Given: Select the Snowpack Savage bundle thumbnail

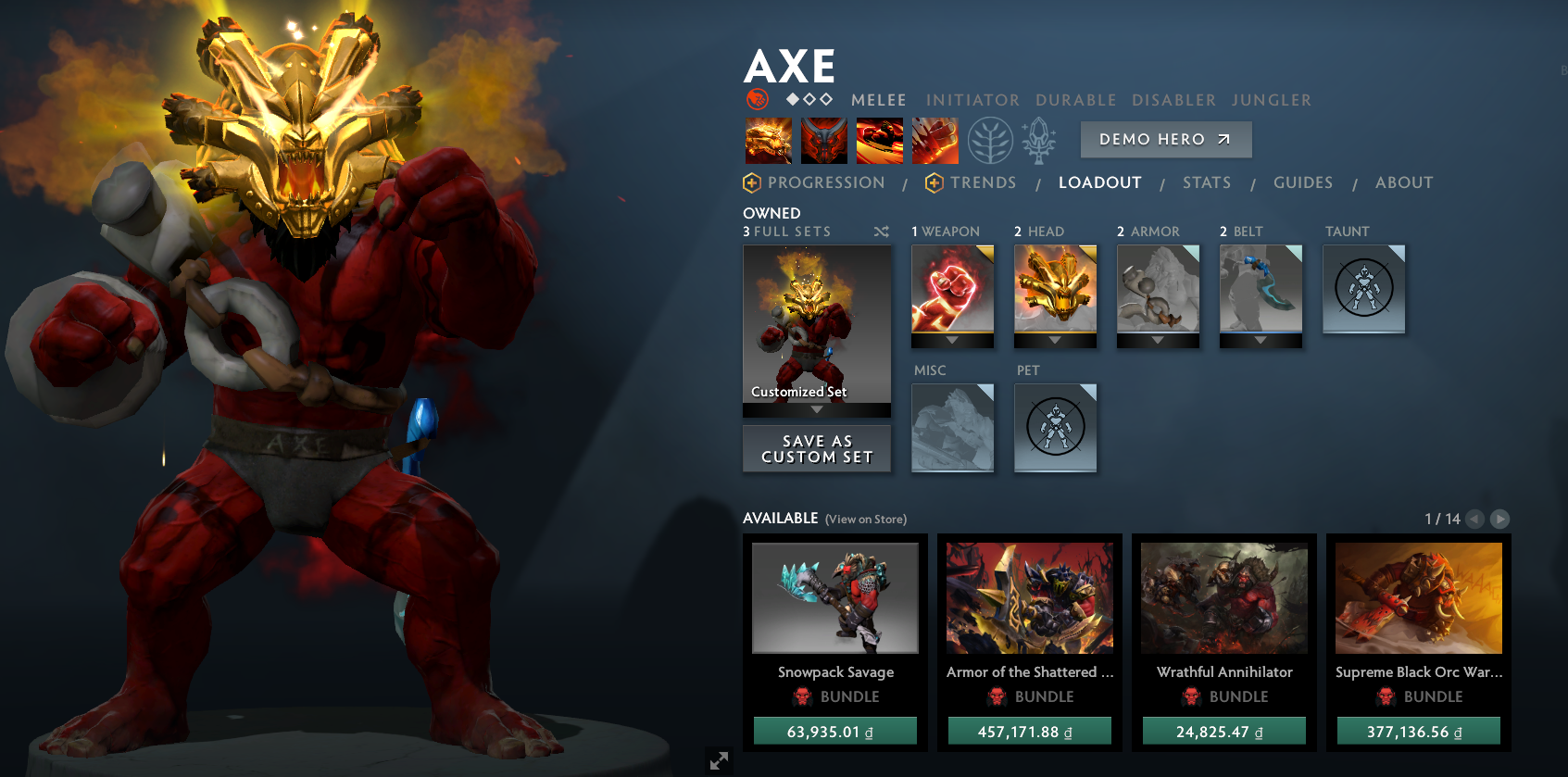Looking at the screenshot, I should [834, 598].
